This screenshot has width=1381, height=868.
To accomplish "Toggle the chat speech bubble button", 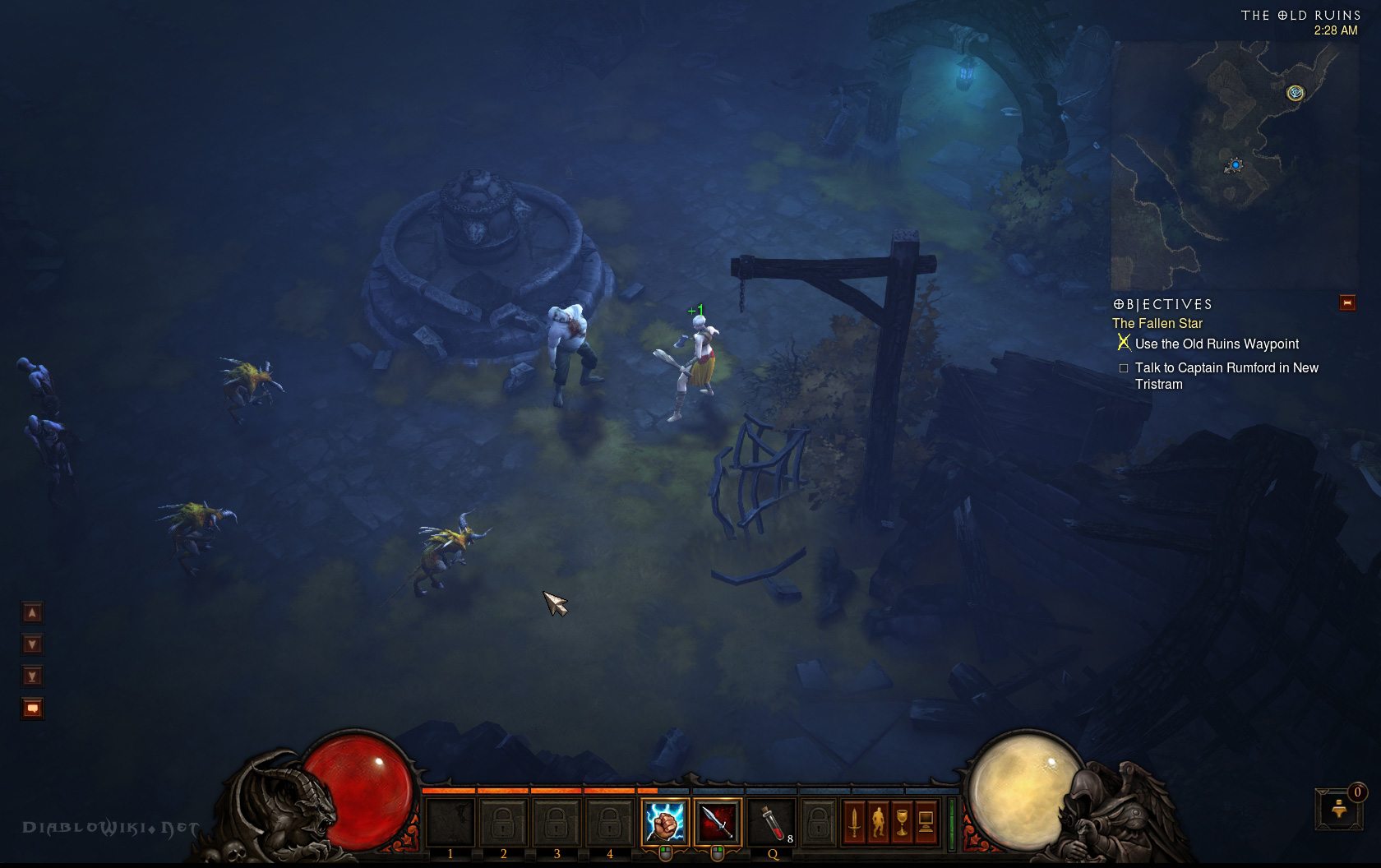I will (x=32, y=708).
